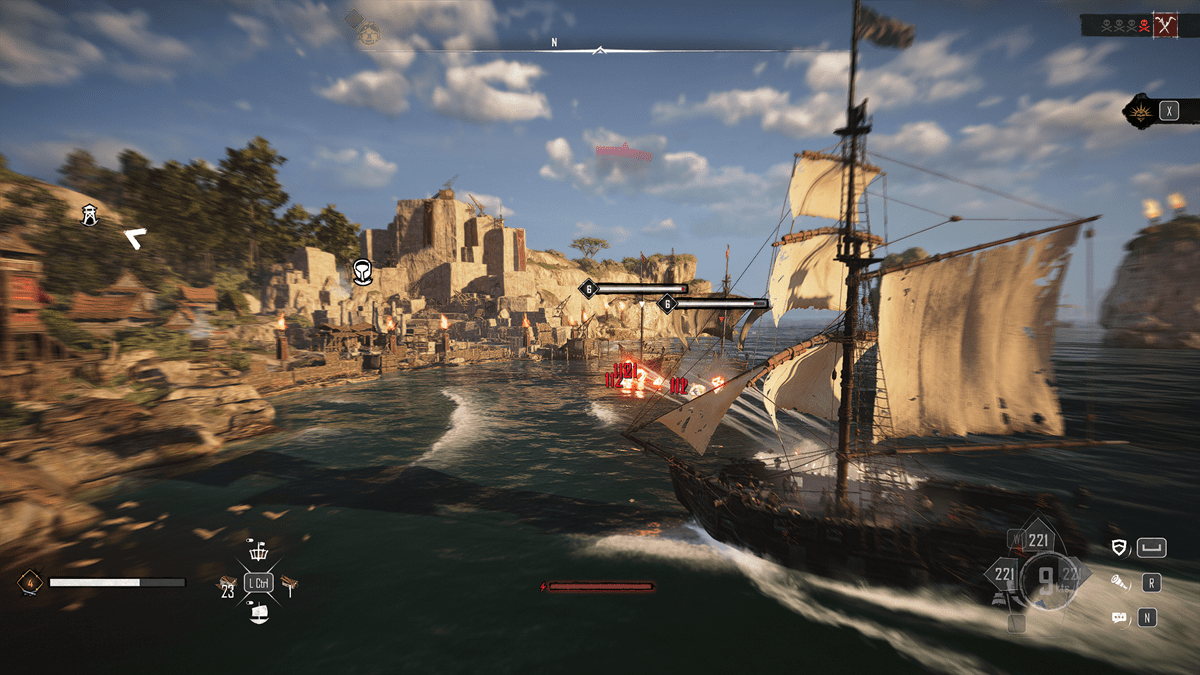Select the repair kit item showing 23
The height and width of the screenshot is (675, 1200).
[228, 585]
